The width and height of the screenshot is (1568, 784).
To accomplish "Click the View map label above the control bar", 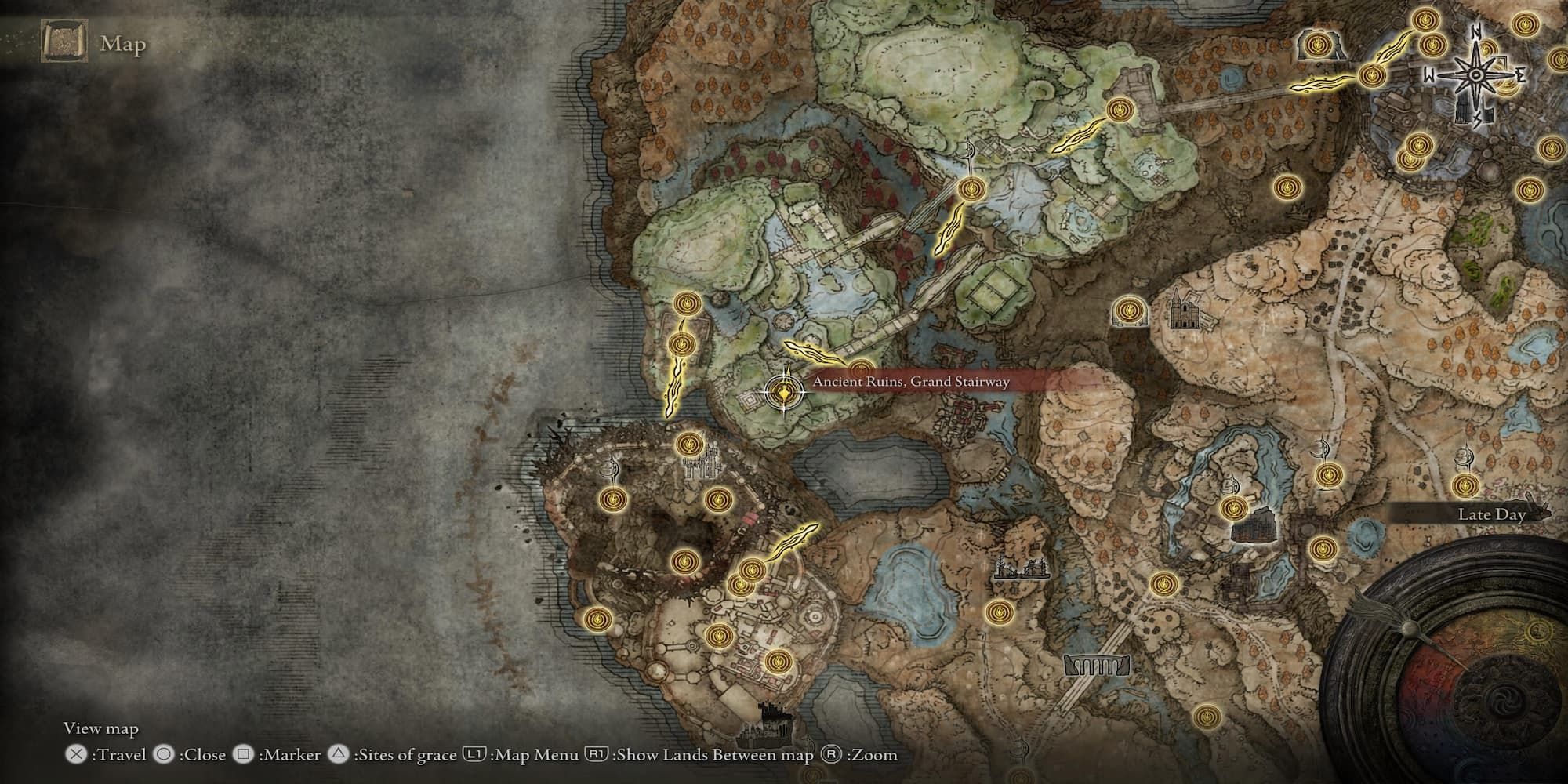I will point(102,729).
